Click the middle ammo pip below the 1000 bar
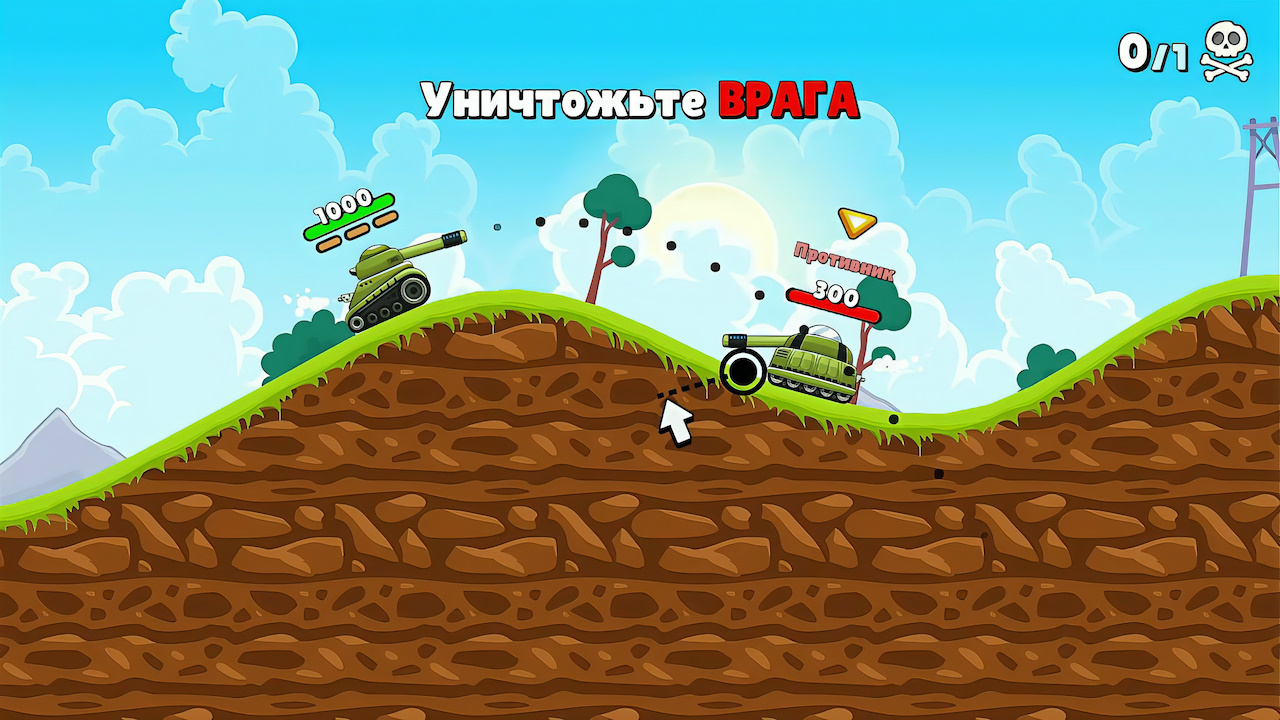Image resolution: width=1280 pixels, height=720 pixels. [356, 234]
